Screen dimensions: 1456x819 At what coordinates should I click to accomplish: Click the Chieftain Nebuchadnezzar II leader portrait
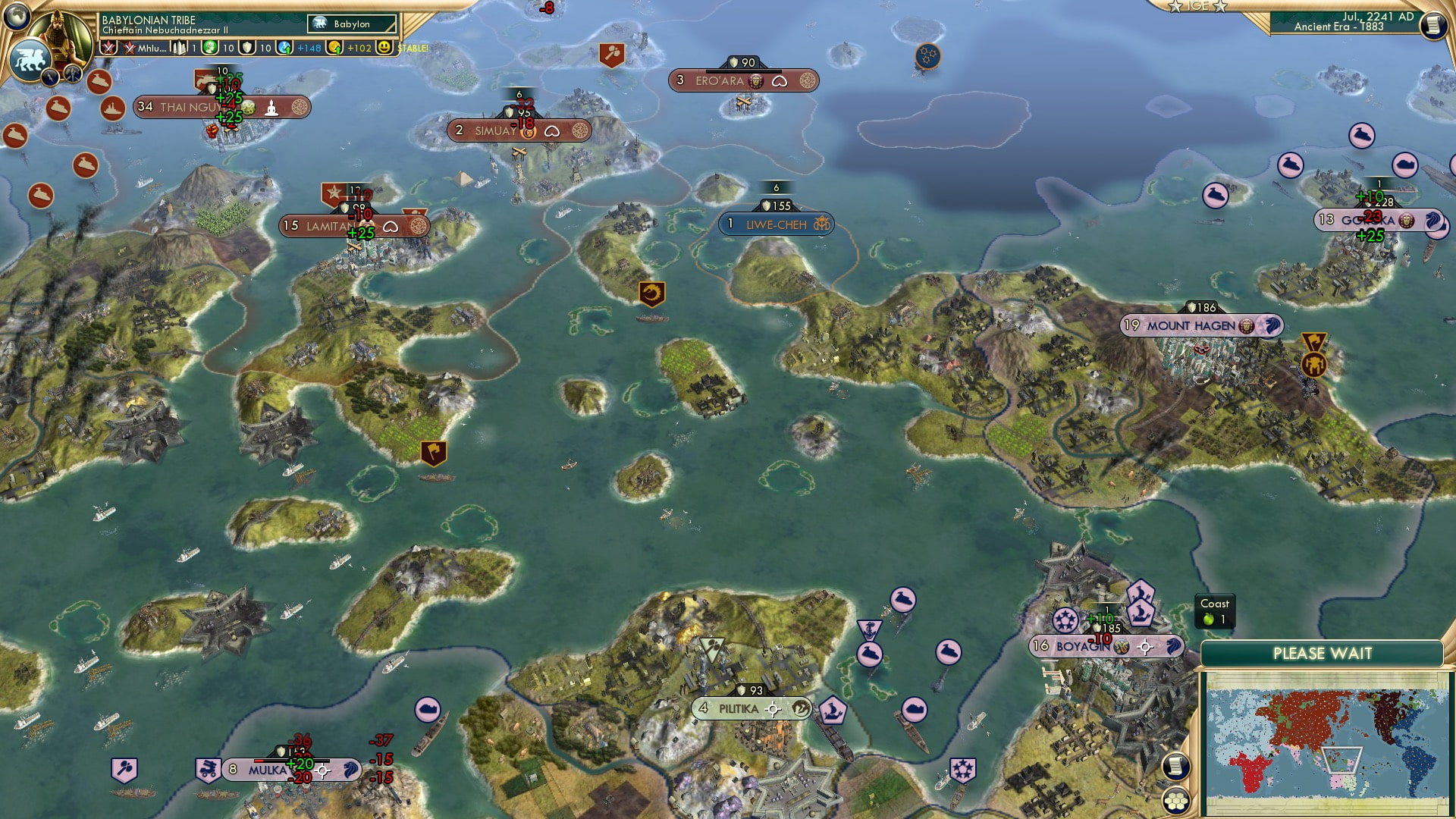coord(61,34)
